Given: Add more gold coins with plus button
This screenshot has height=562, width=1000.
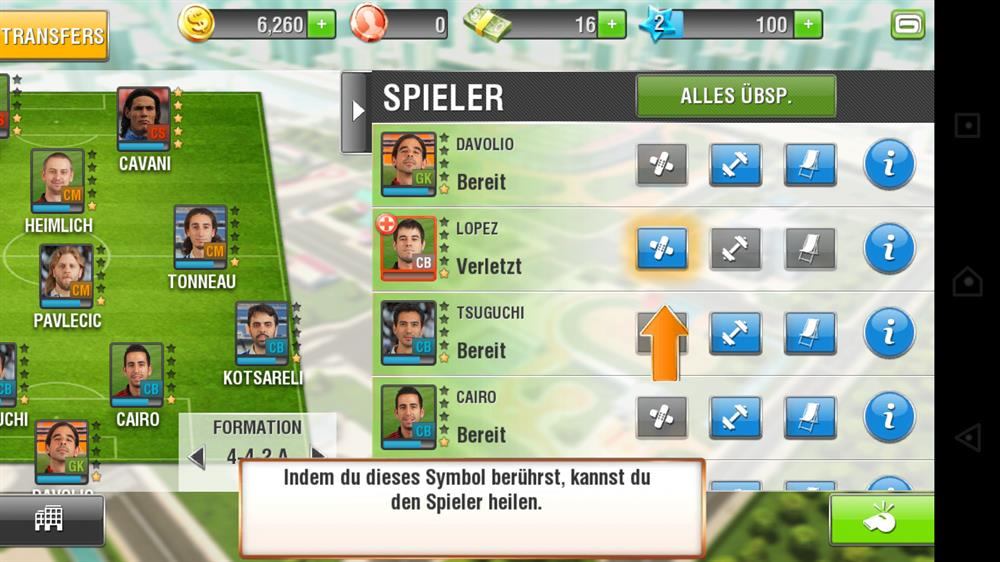Looking at the screenshot, I should coord(322,24).
